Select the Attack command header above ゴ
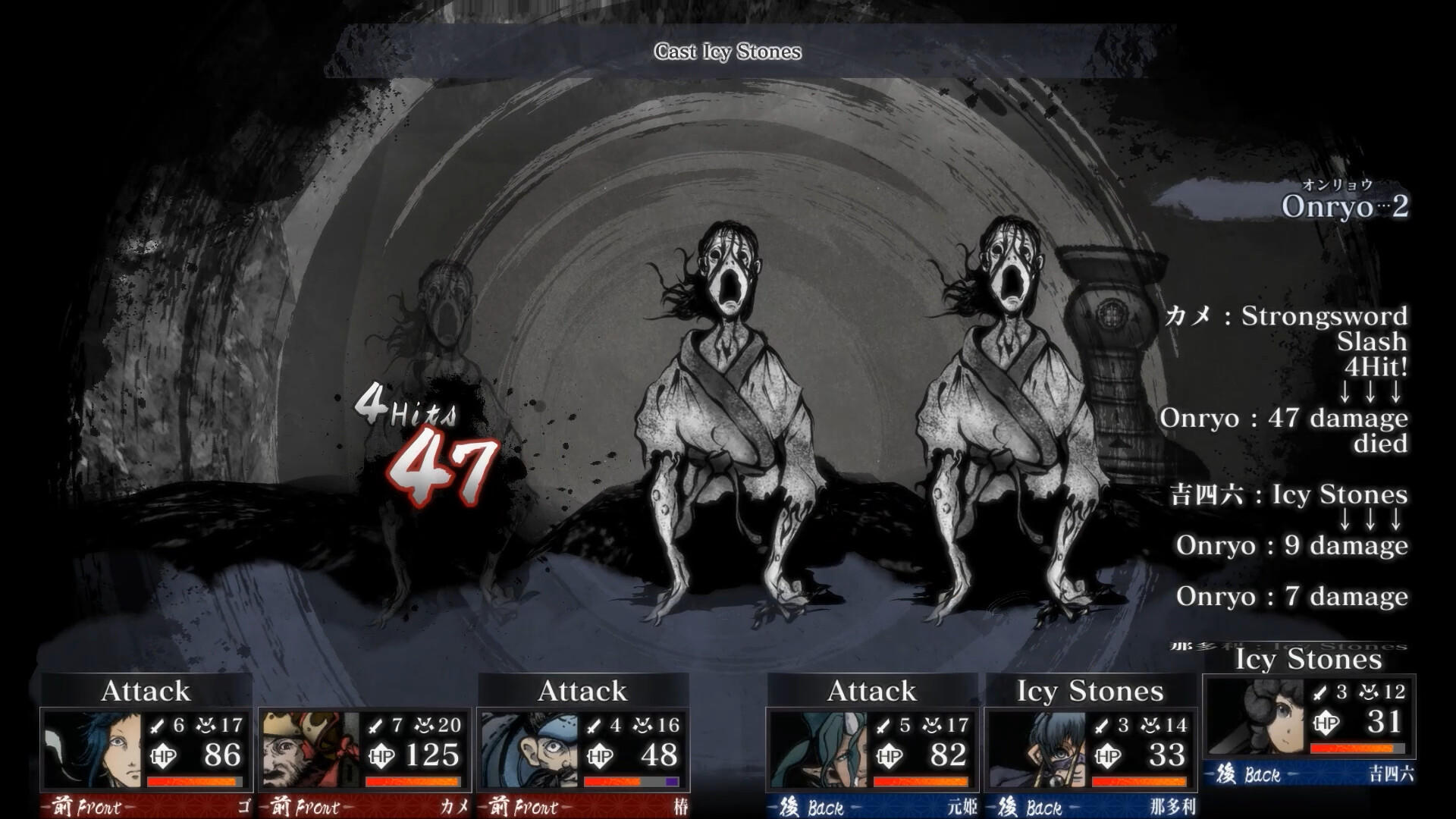The width and height of the screenshot is (1456, 819). 146,691
